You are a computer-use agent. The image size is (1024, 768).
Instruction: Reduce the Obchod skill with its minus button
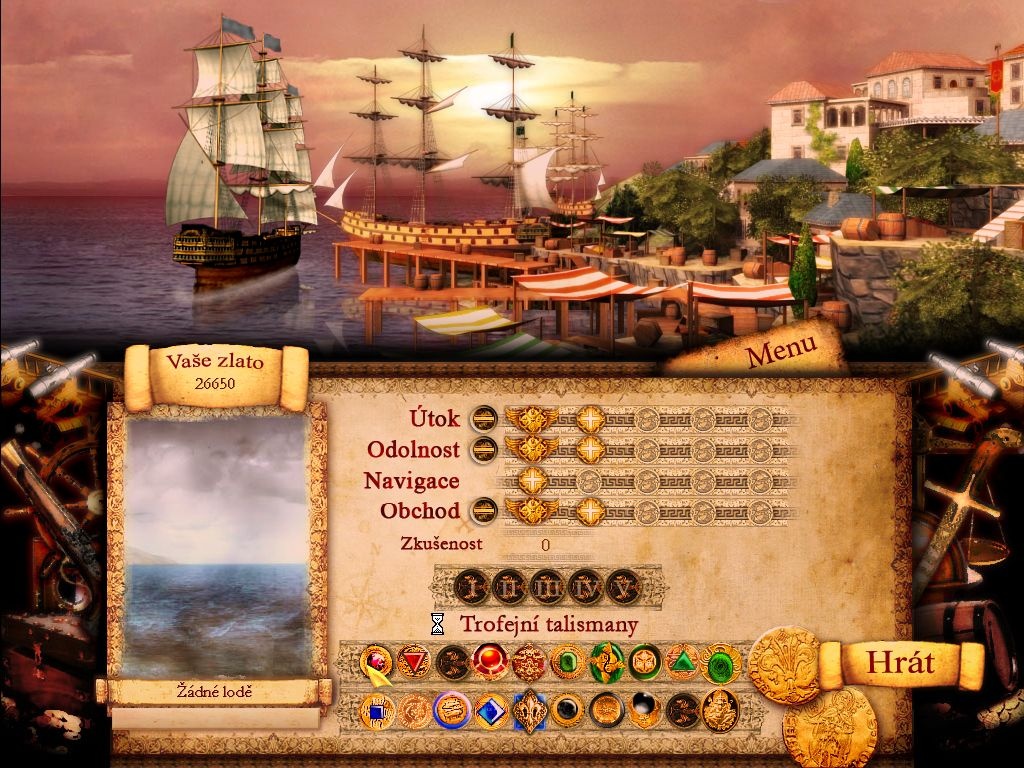click(484, 511)
